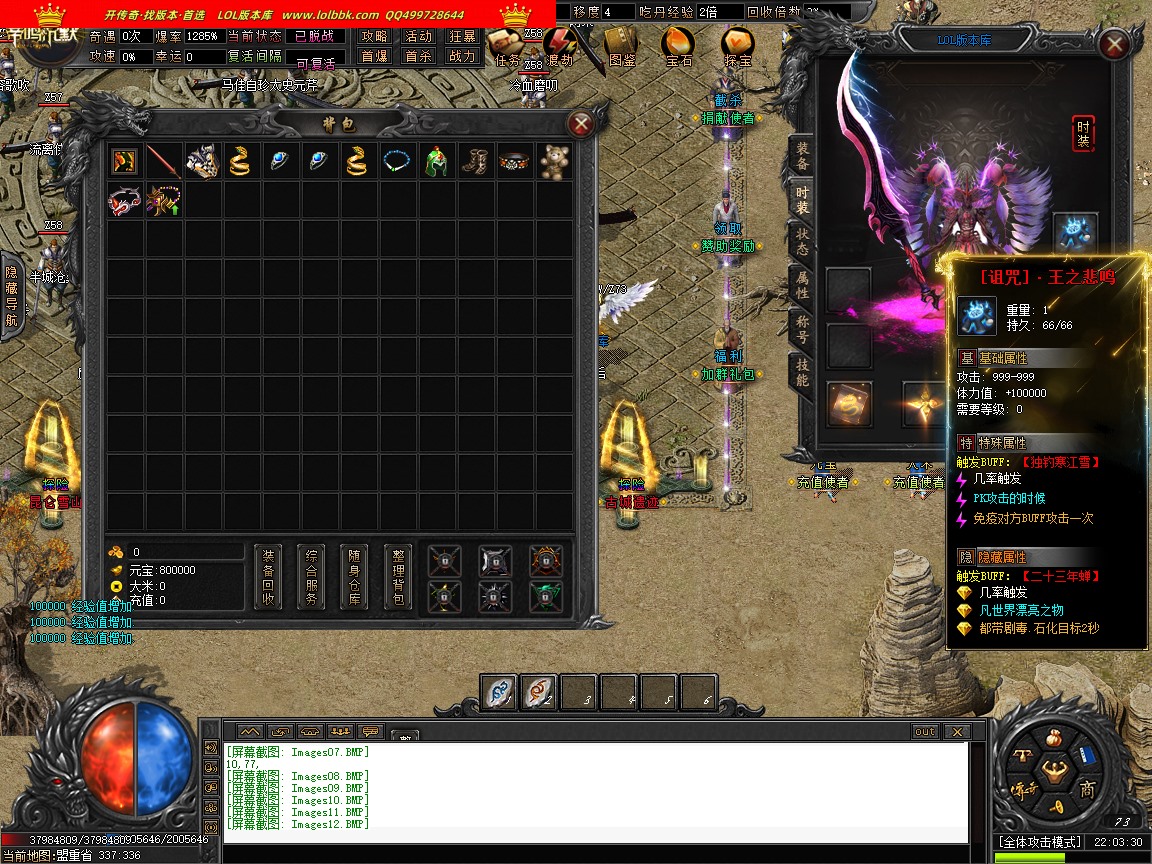Screen dimensions: 1152x864
Task: Open the 属性 attributes tab
Action: click(x=802, y=285)
